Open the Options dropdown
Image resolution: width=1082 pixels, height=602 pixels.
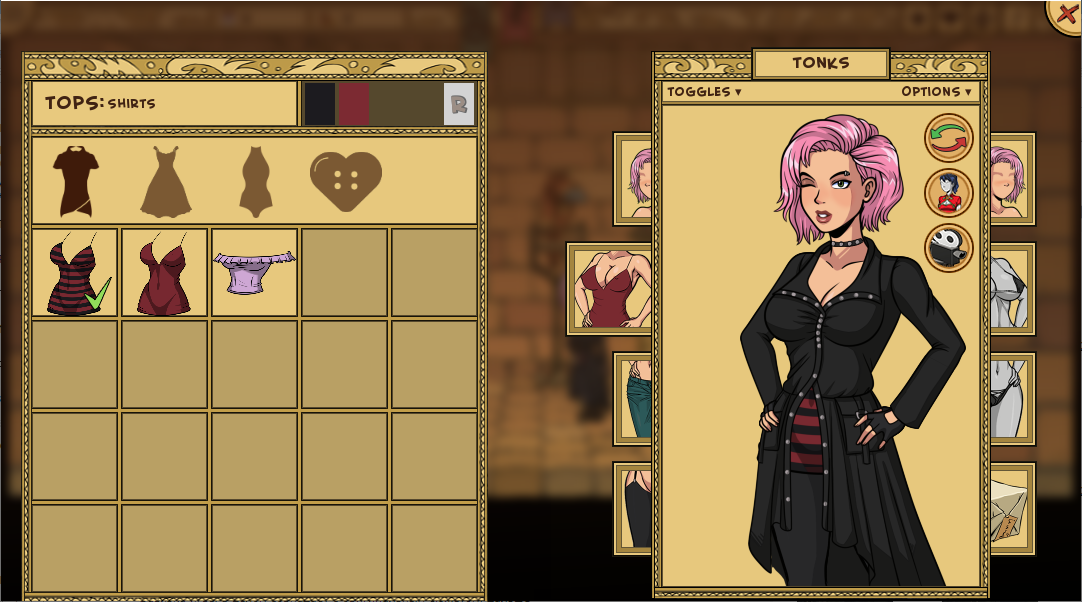click(x=936, y=92)
